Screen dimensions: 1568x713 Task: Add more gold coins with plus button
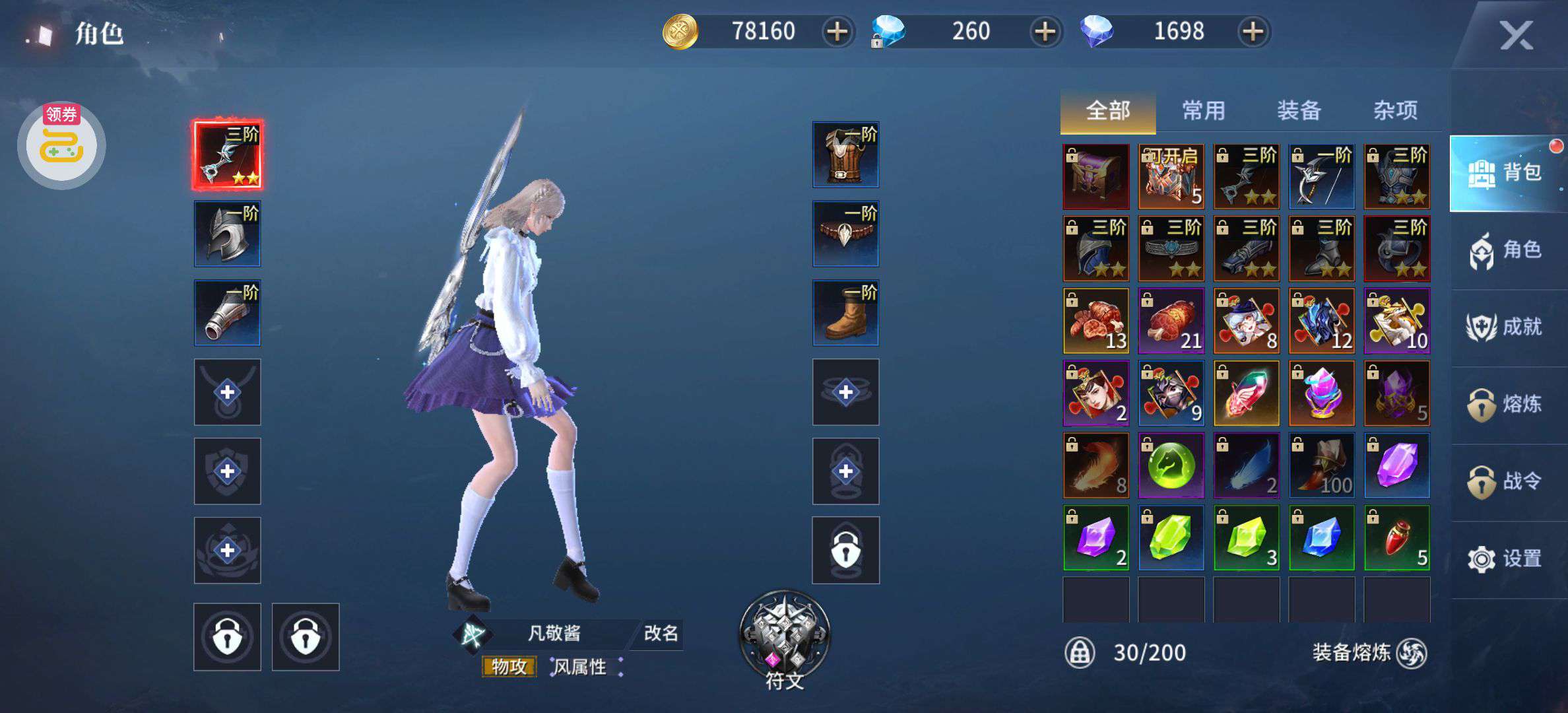click(837, 32)
